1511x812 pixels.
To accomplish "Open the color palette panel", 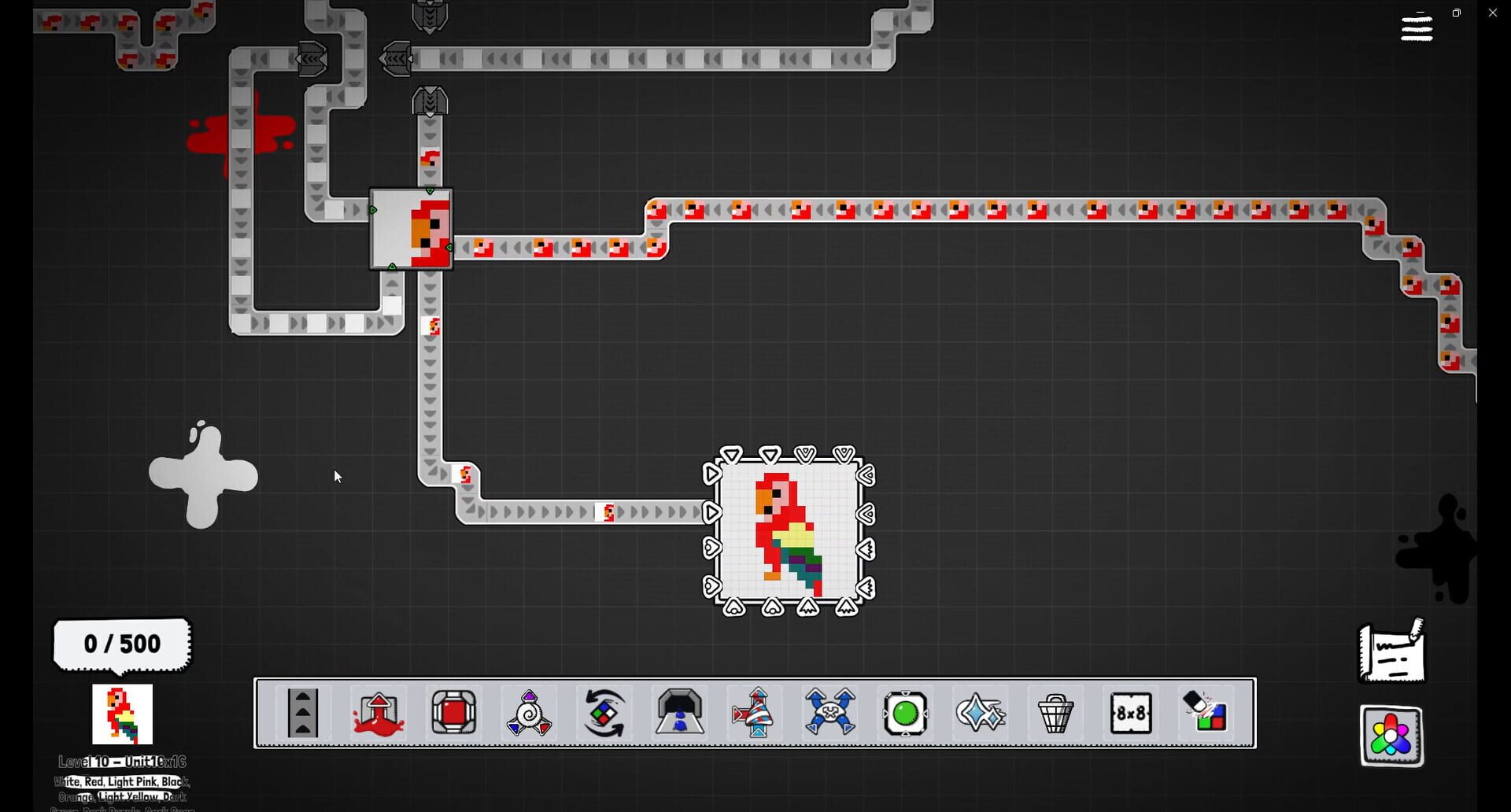I will tap(1390, 736).
